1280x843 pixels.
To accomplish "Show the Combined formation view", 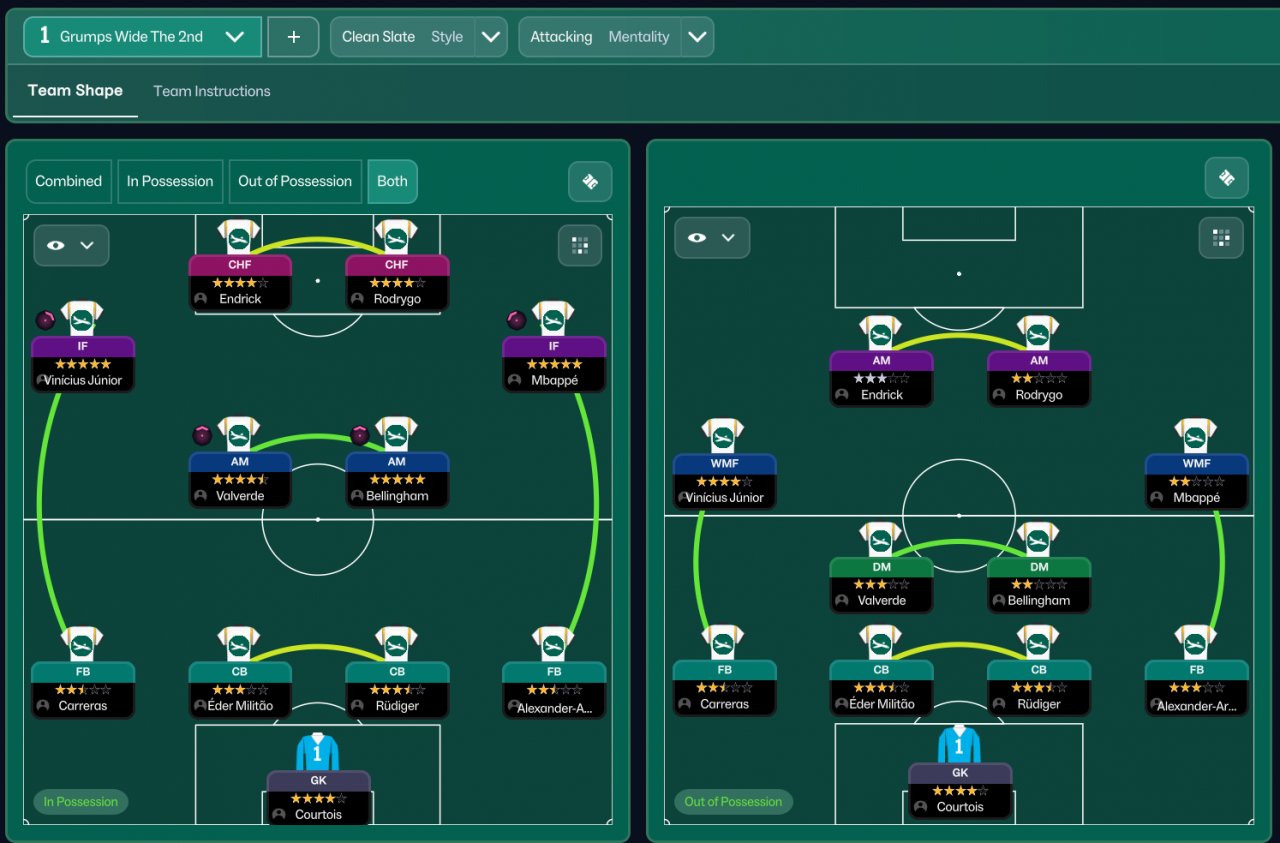I will pyautogui.click(x=68, y=181).
